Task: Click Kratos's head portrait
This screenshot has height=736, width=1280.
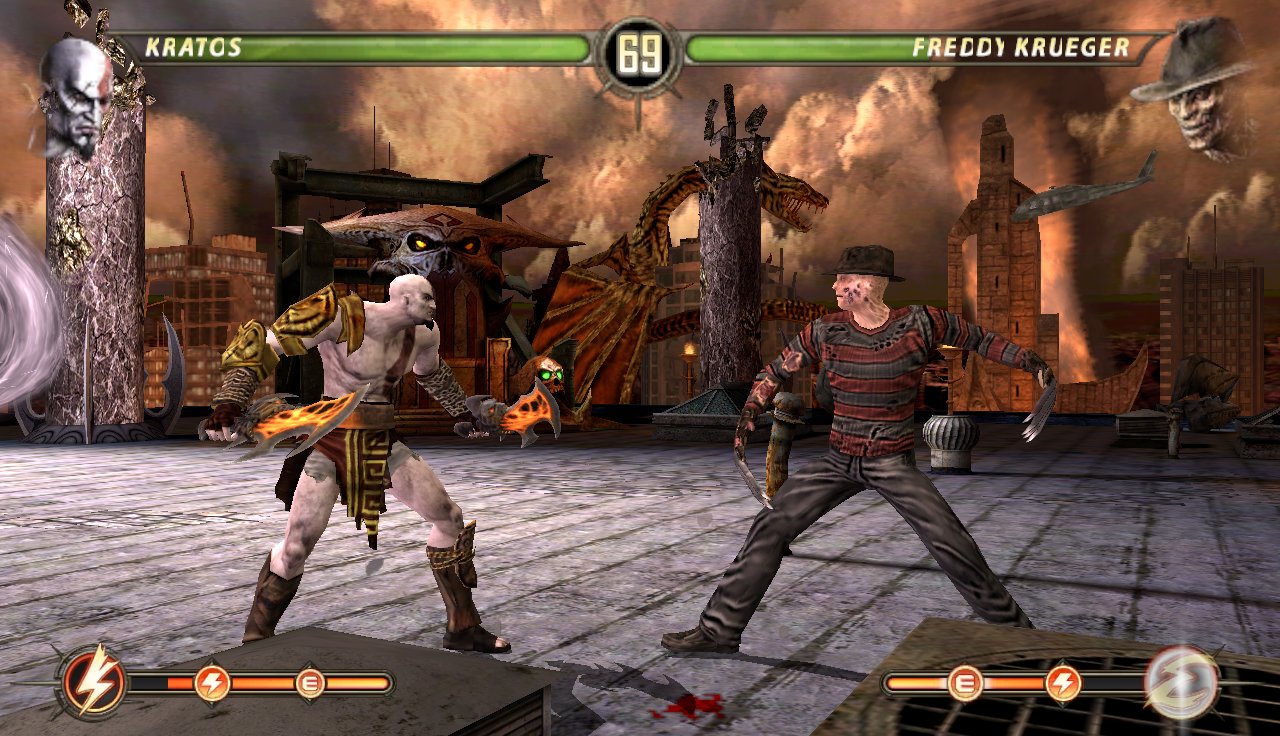Action: click(x=76, y=98)
